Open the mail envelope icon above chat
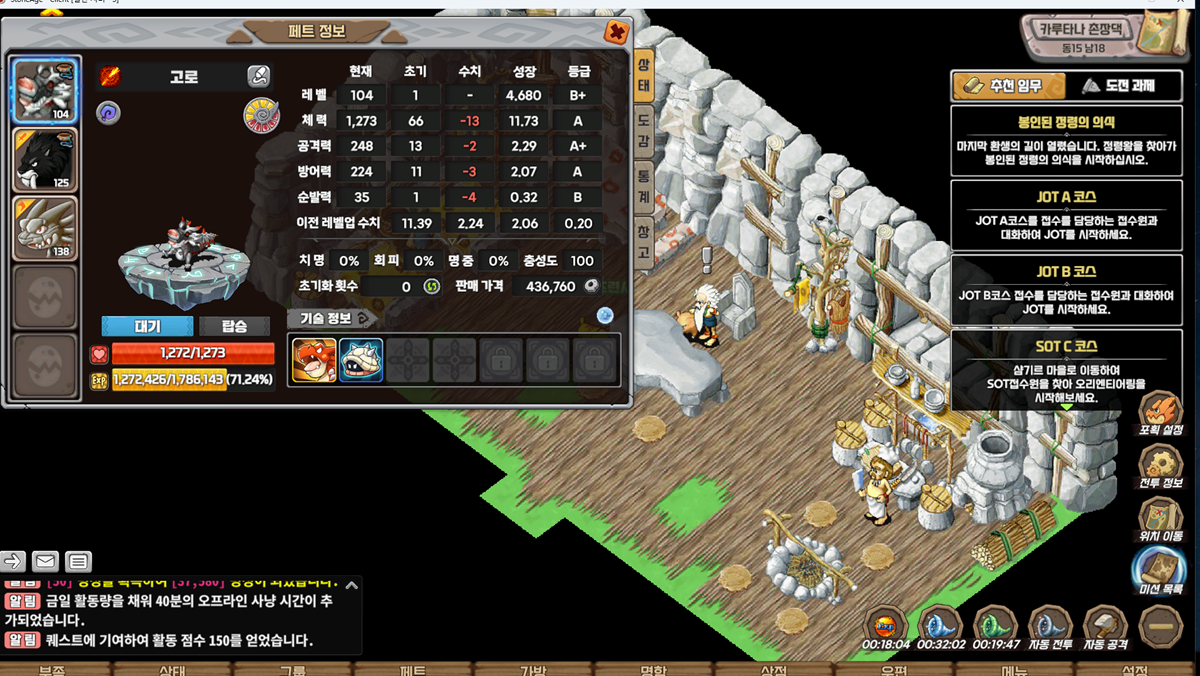1200x676 pixels. [x=45, y=561]
